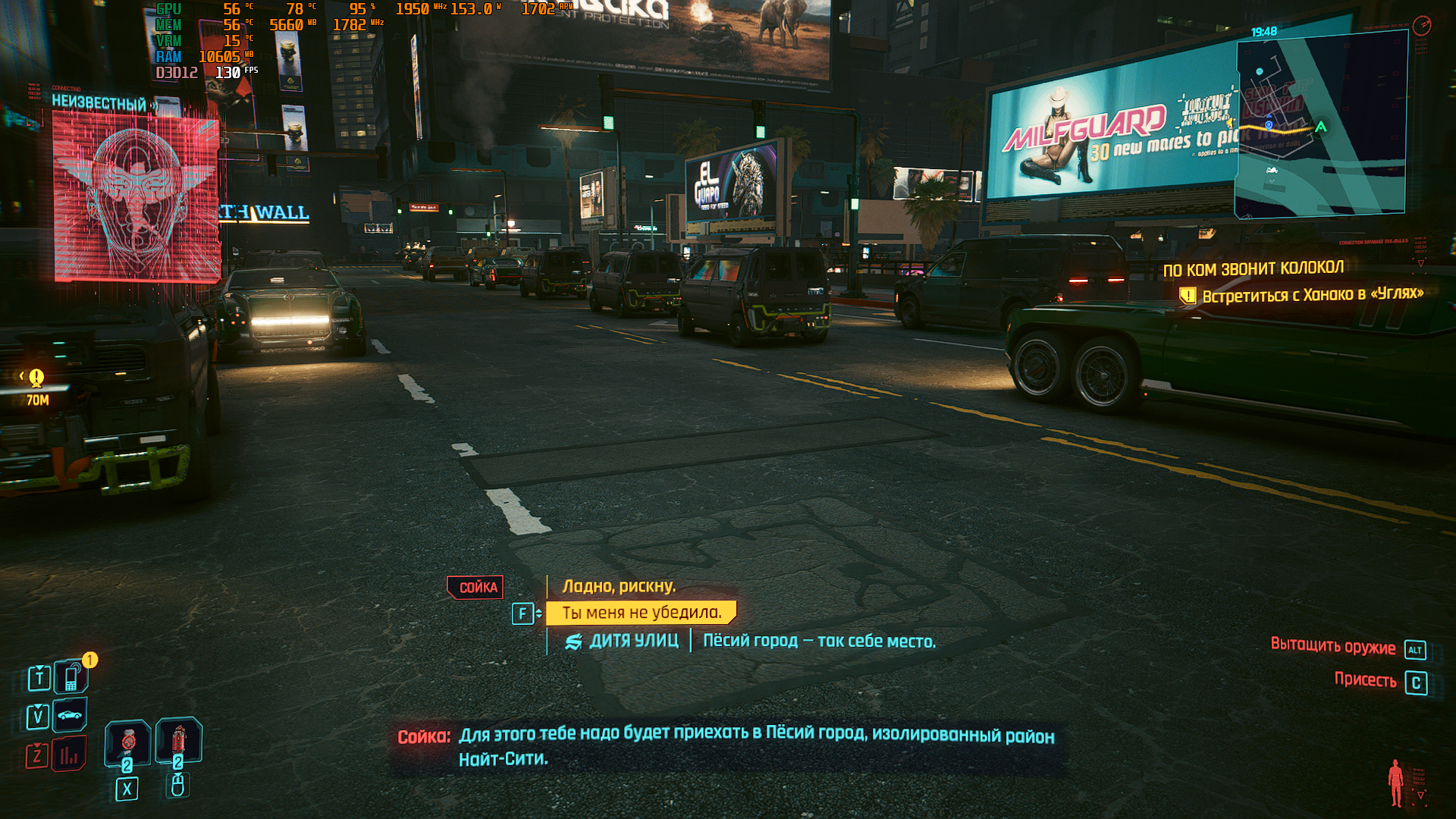The image size is (1456, 819).
Task: Click the call vehicle car icon
Action: (70, 715)
